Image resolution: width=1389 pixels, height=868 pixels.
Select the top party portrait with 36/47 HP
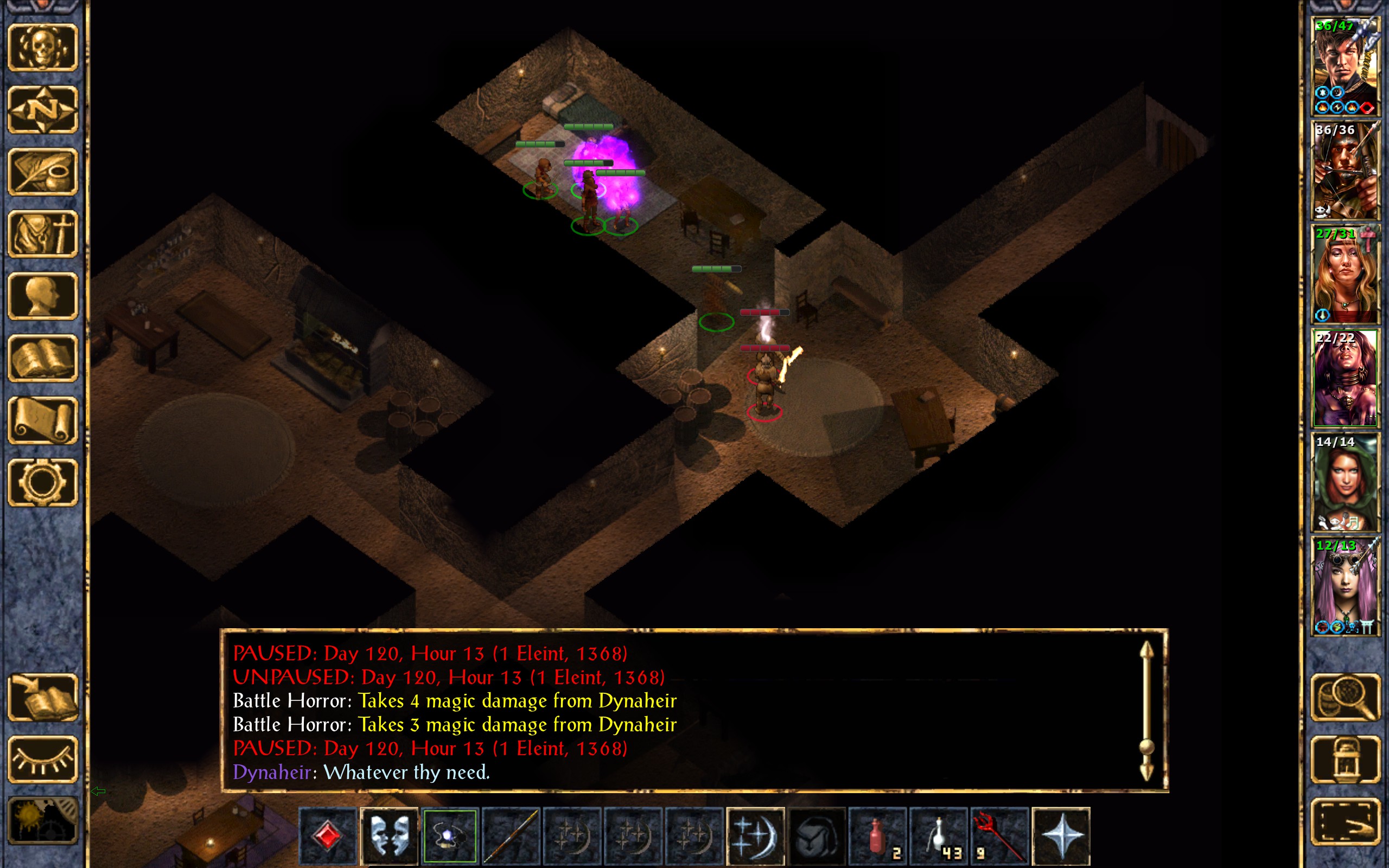click(1345, 67)
